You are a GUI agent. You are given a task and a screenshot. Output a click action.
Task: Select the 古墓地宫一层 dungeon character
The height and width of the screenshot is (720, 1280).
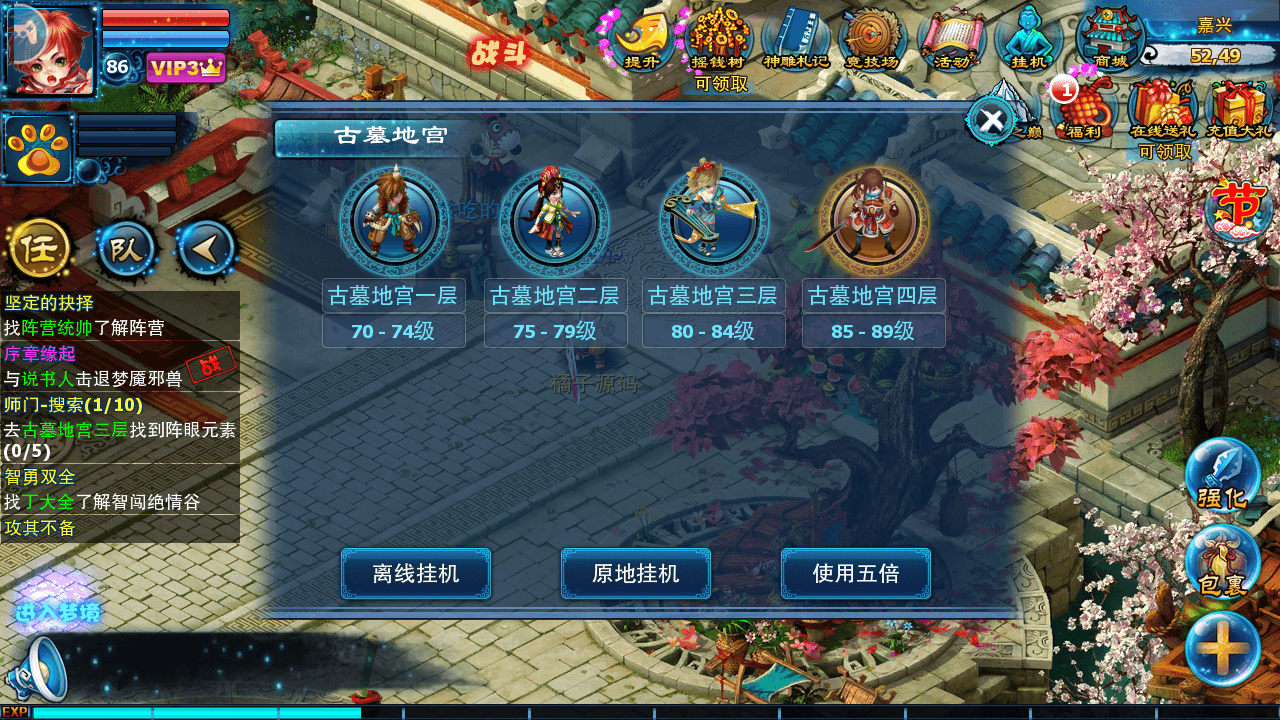[394, 220]
